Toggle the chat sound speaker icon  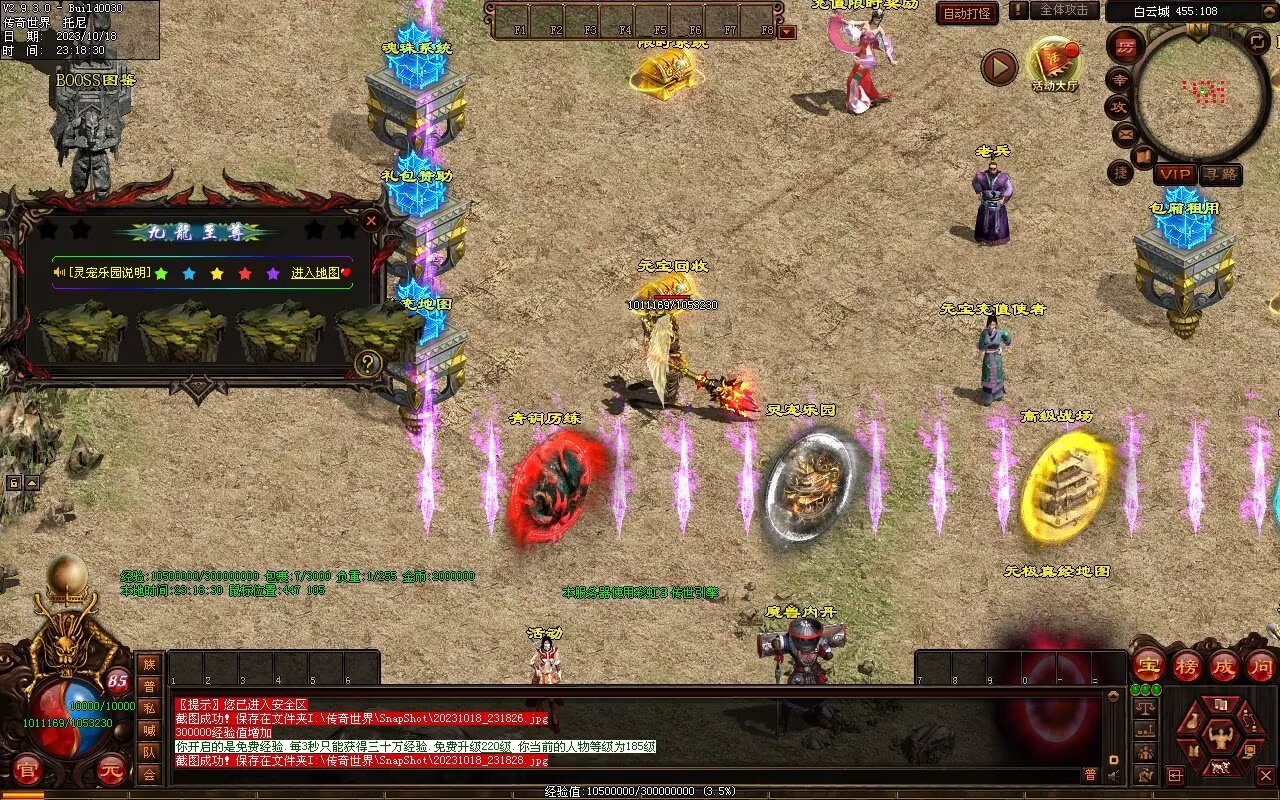coord(1112,775)
